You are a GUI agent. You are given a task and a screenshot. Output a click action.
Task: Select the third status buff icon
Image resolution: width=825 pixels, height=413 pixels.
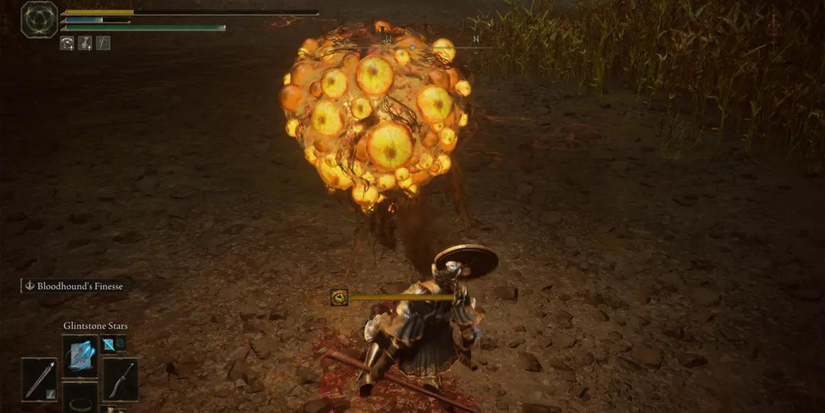pyautogui.click(x=102, y=43)
